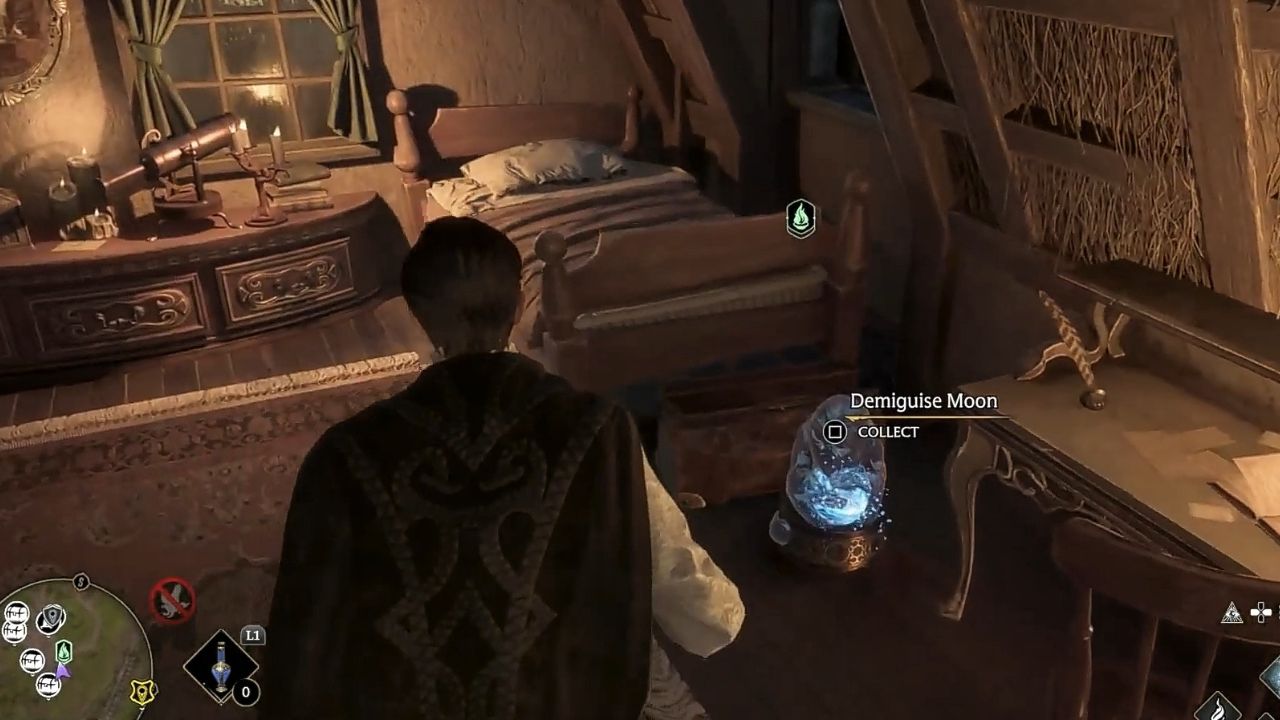Click the red no-flying restriction icon
Screen dimensions: 1280x720
click(x=171, y=601)
